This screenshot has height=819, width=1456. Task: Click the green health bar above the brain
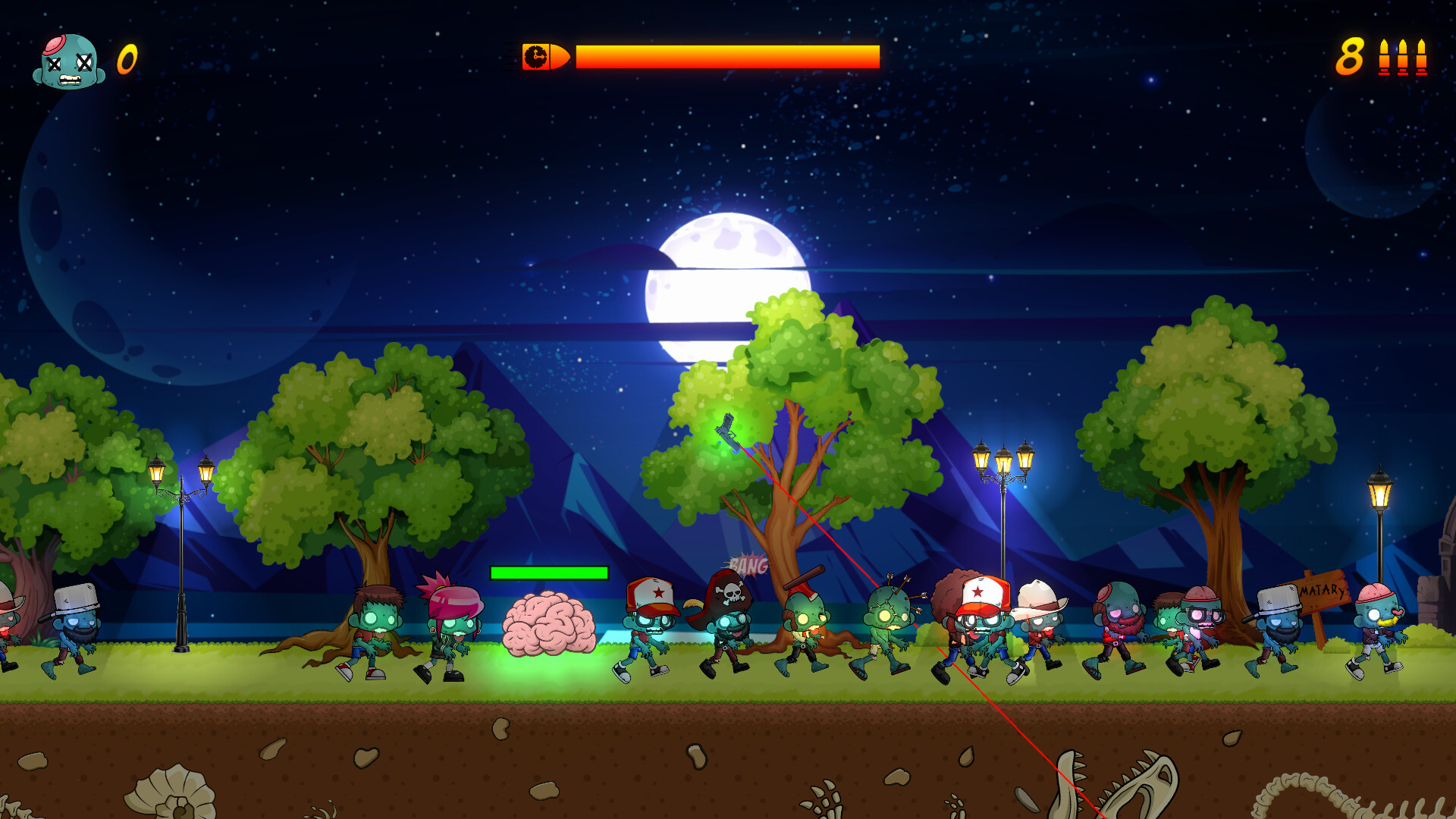(x=548, y=571)
